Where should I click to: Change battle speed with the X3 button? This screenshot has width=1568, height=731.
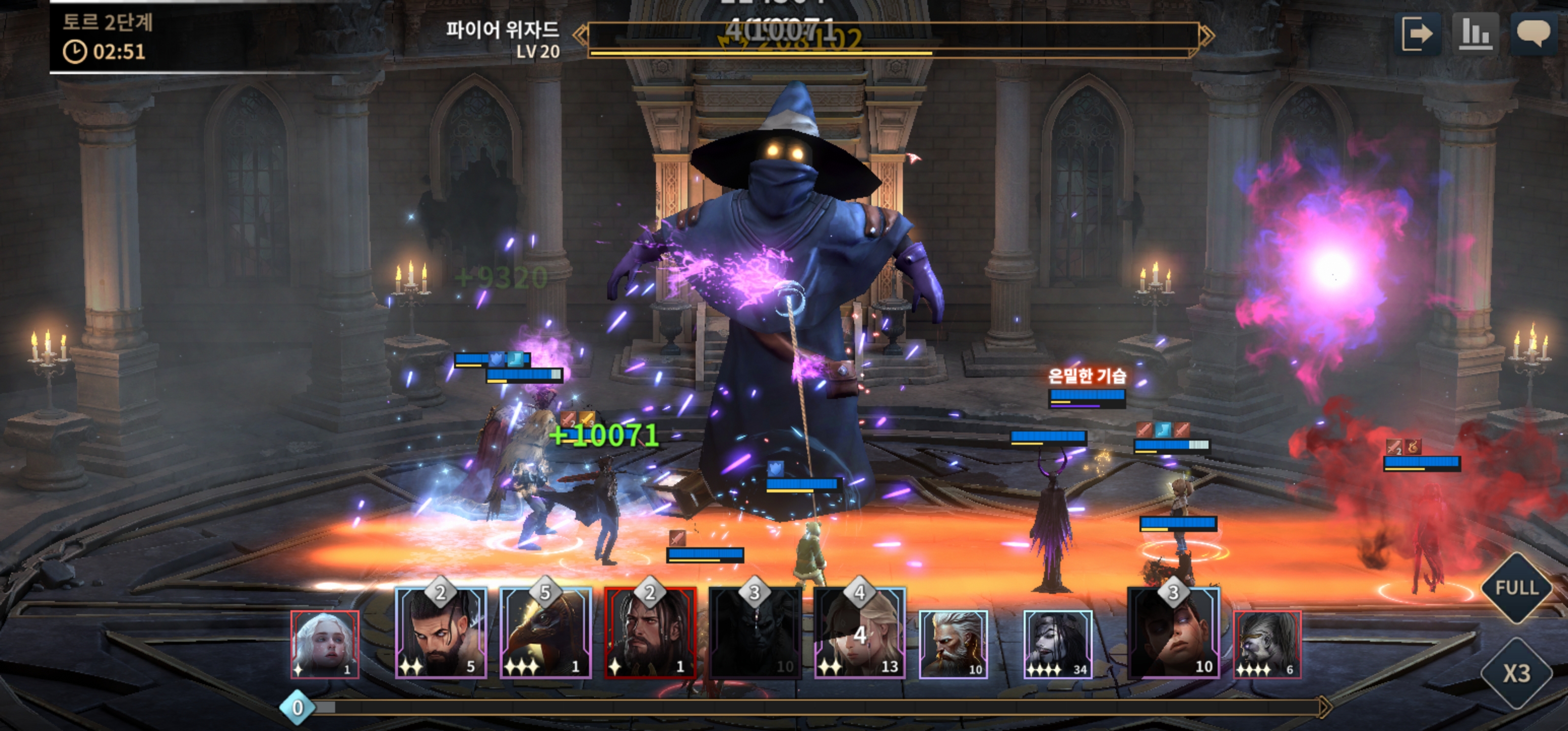click(1516, 673)
